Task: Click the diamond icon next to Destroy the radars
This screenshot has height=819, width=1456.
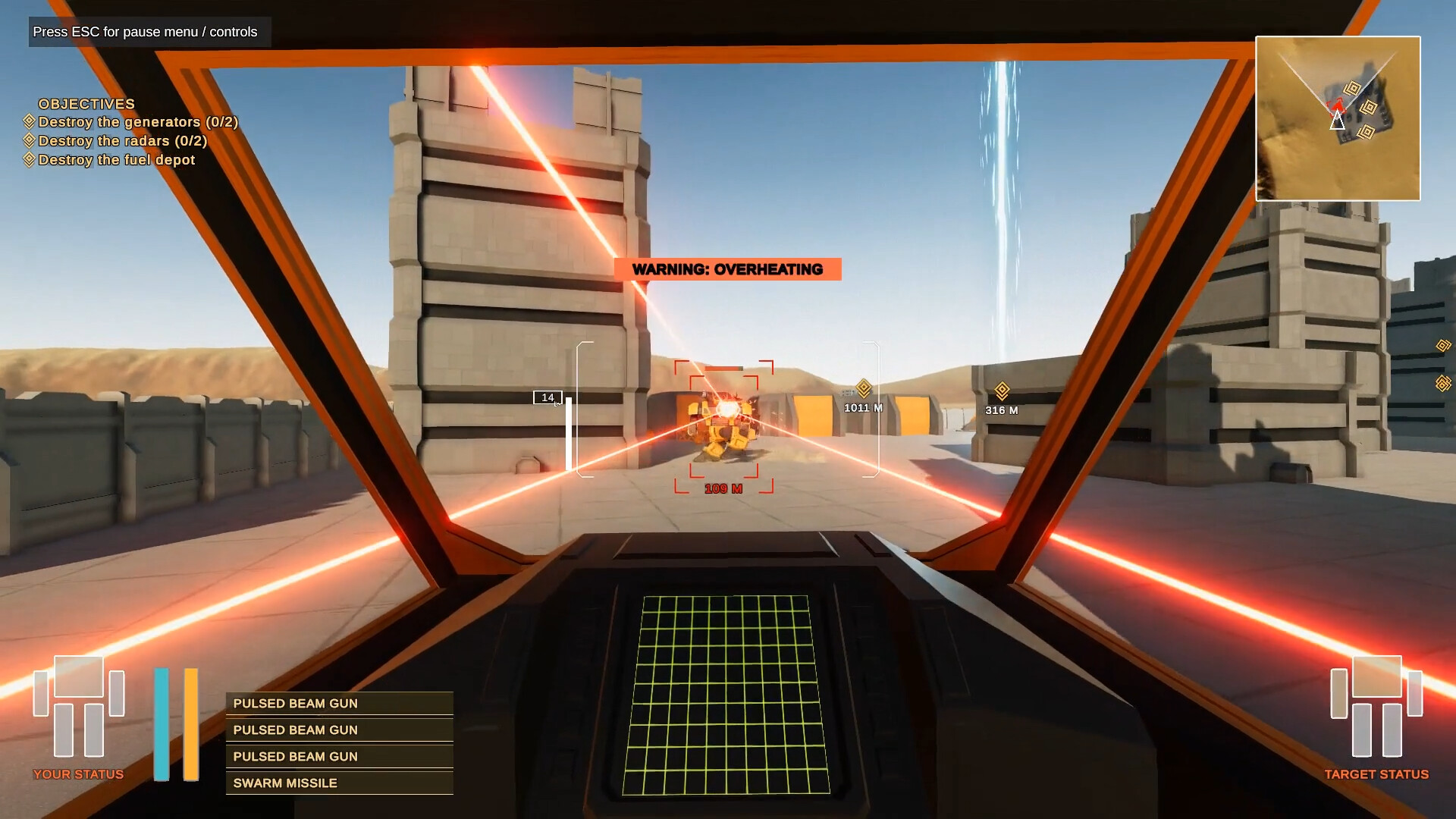Action: tap(30, 141)
